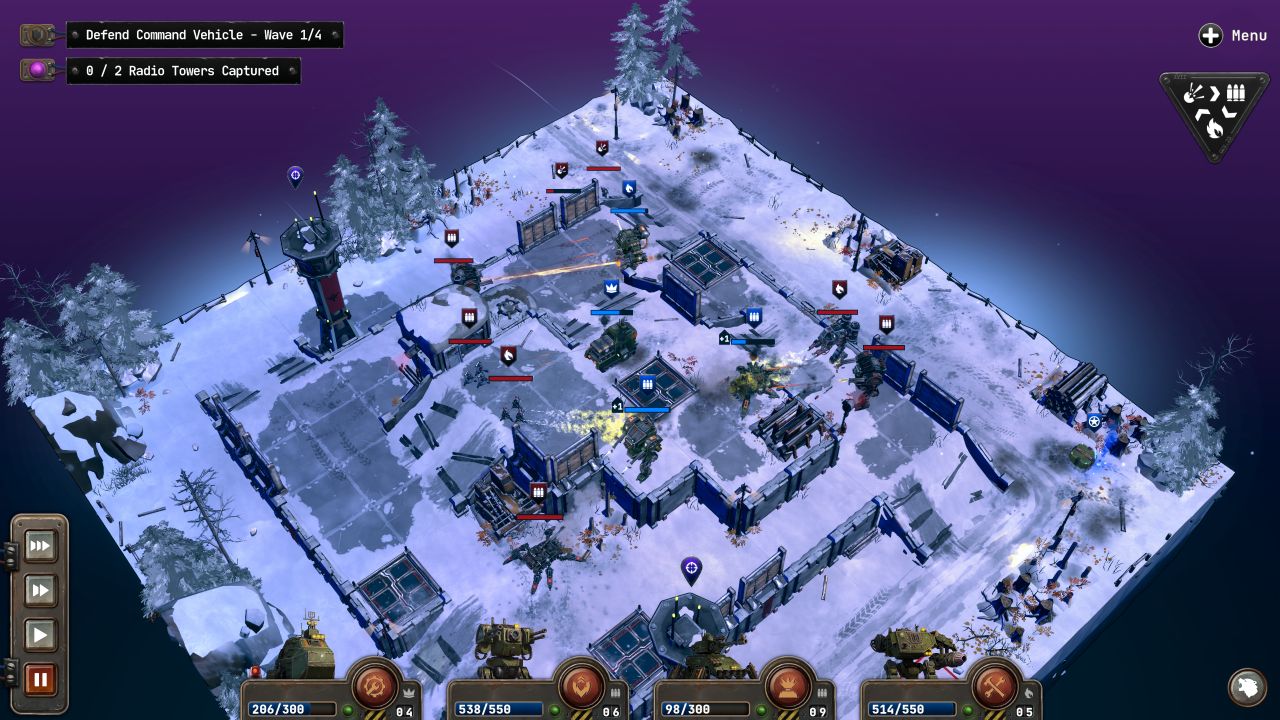Click the shield icon beside the defend objective
The width and height of the screenshot is (1280, 720).
37,34
